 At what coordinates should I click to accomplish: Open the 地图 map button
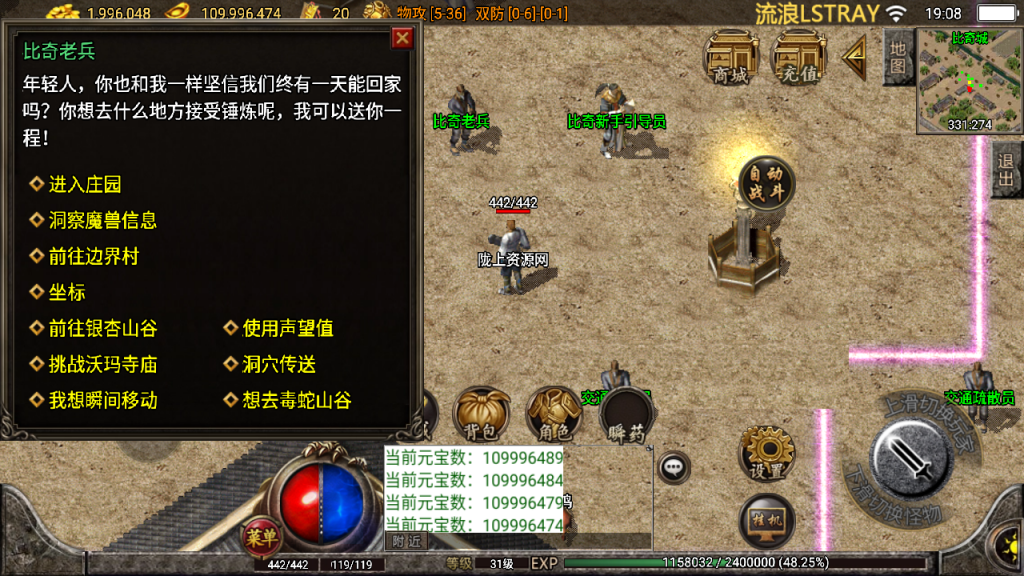(897, 55)
